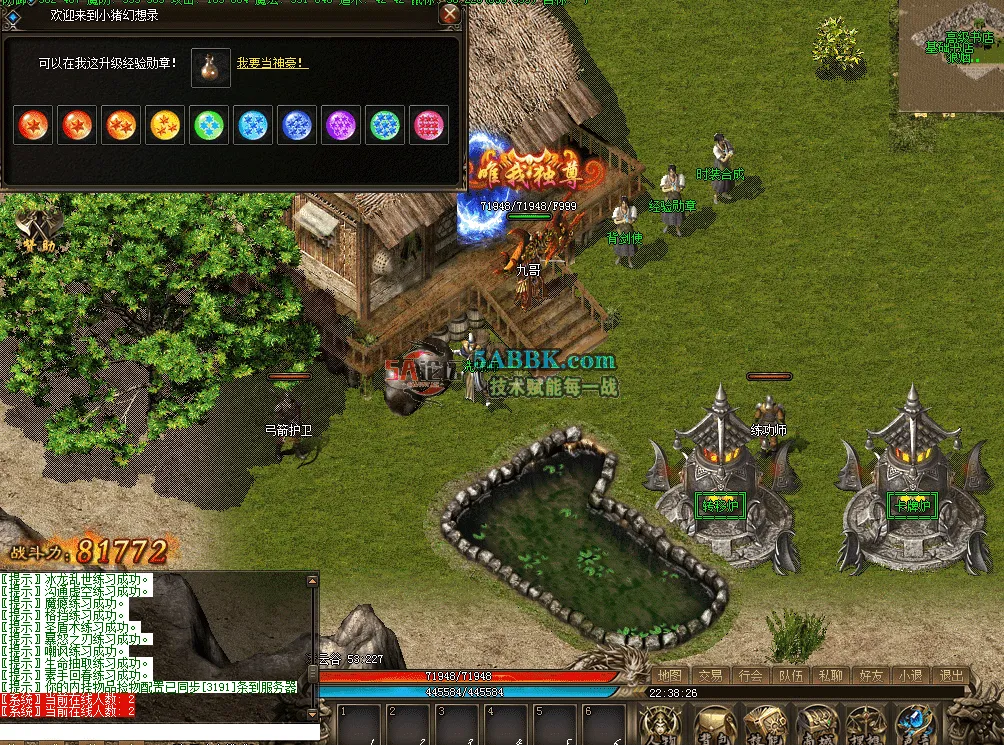
Task: Click the 退出 exit button
Action: pyautogui.click(x=951, y=675)
